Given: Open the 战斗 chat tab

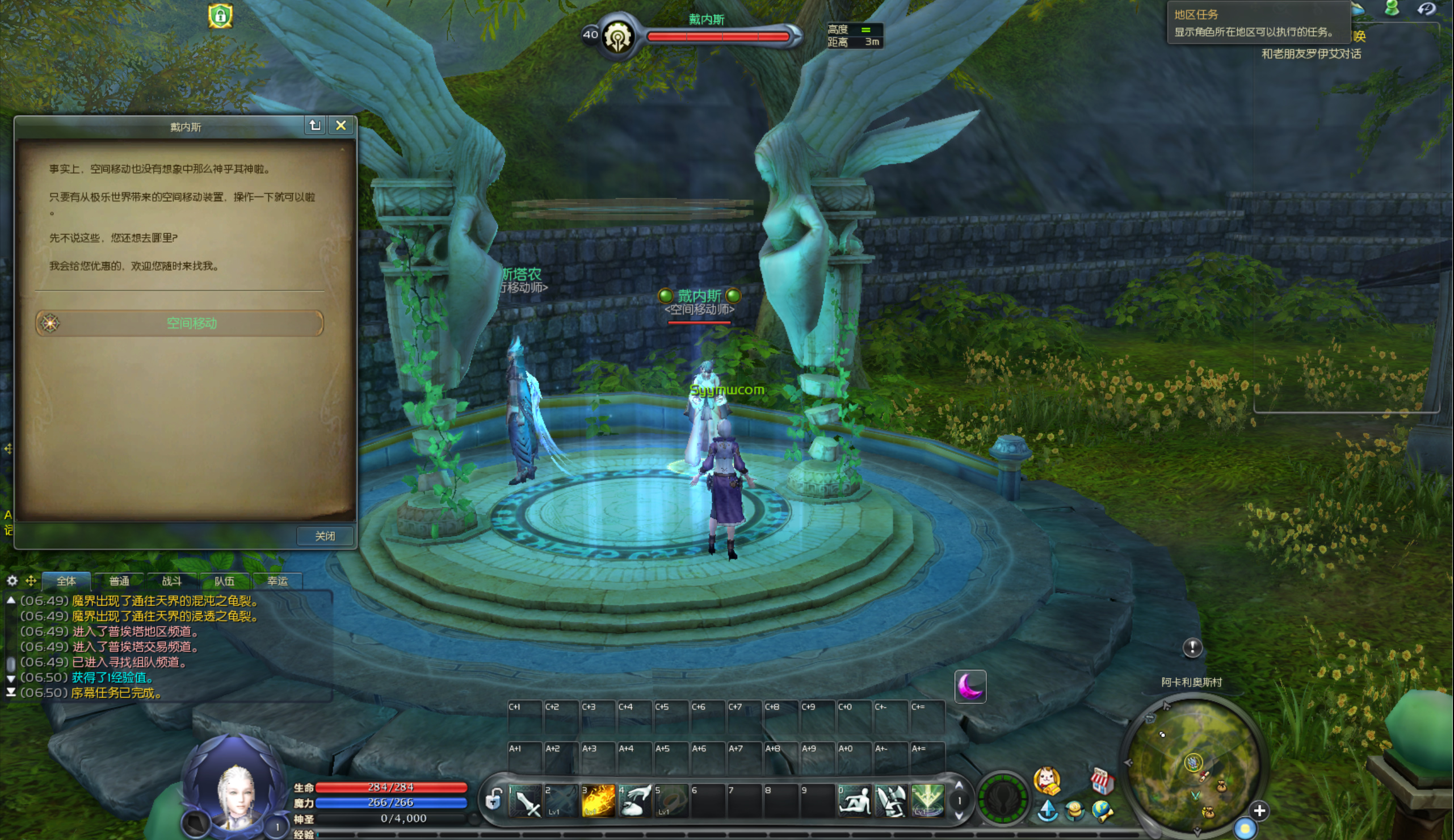Looking at the screenshot, I should click(171, 581).
